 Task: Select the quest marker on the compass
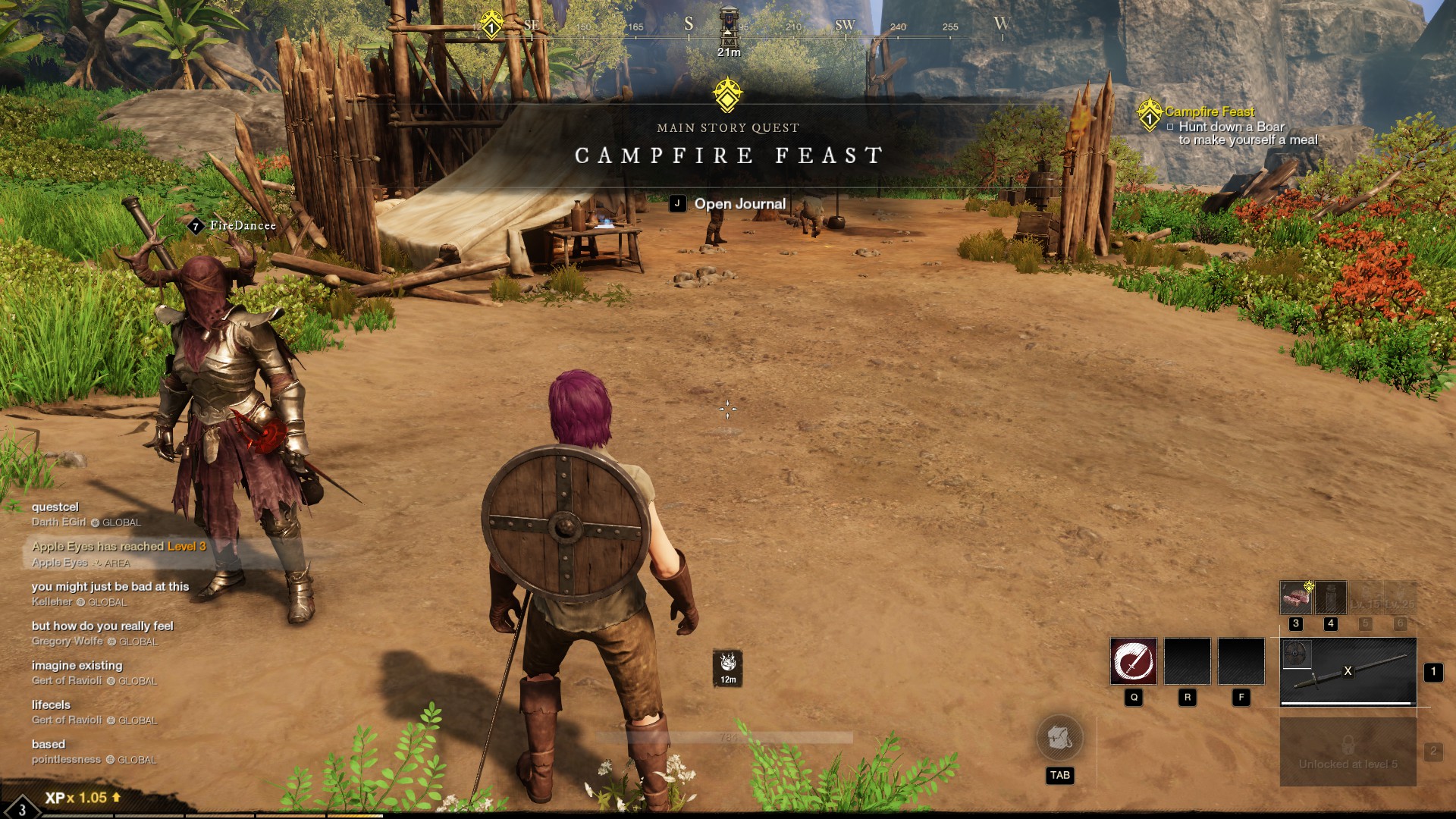point(491,25)
